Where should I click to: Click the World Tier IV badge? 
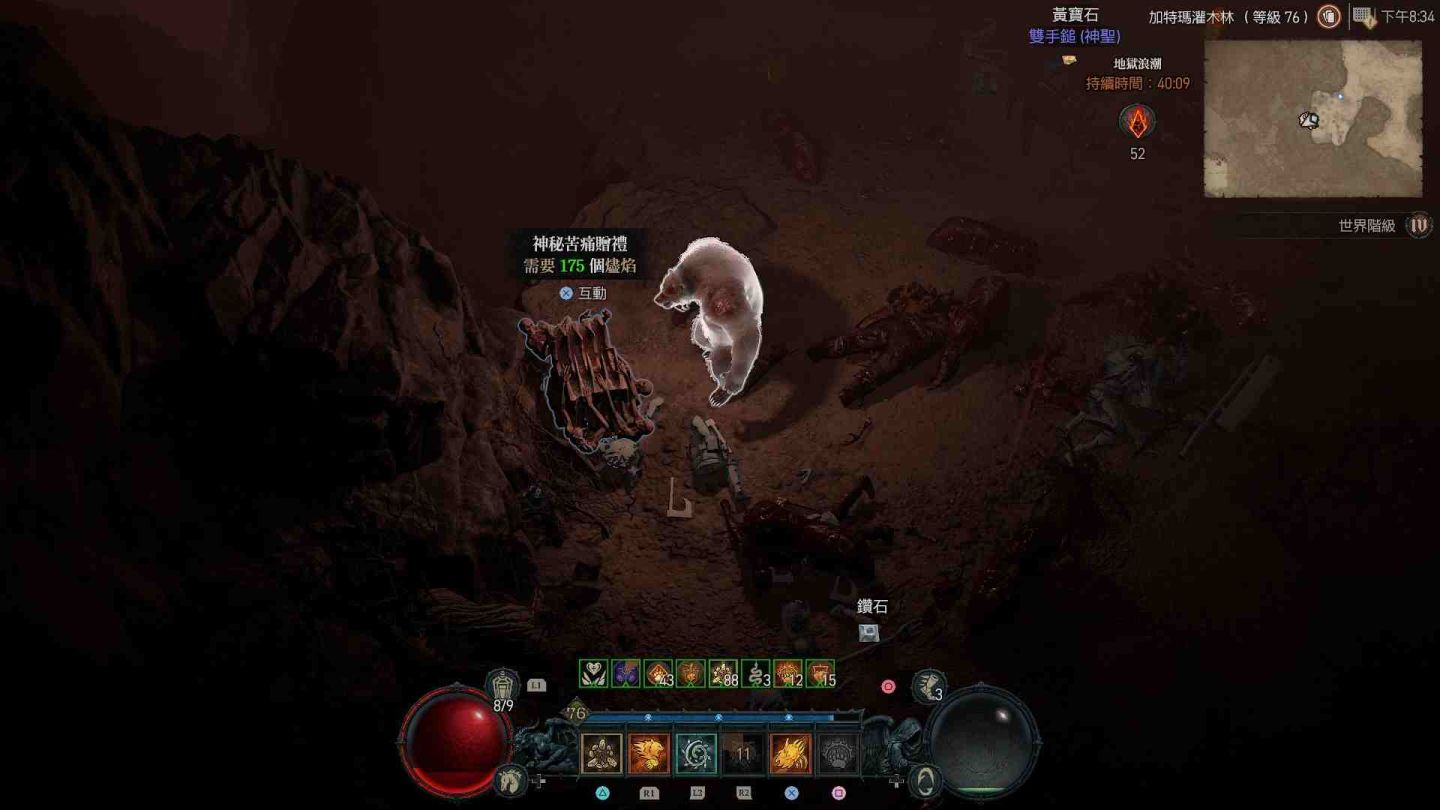click(1418, 226)
